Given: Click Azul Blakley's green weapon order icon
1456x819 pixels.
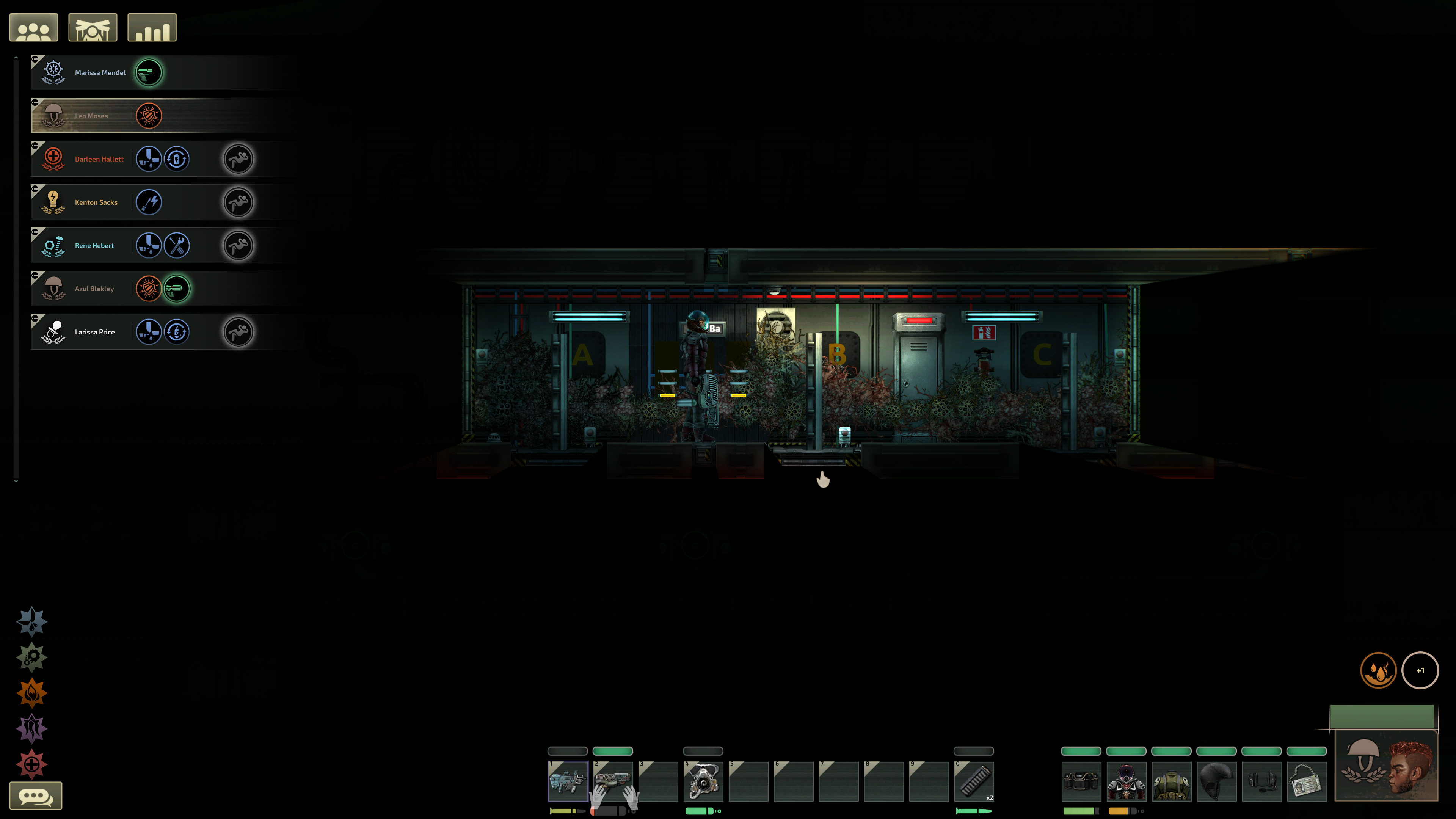Looking at the screenshot, I should (177, 289).
